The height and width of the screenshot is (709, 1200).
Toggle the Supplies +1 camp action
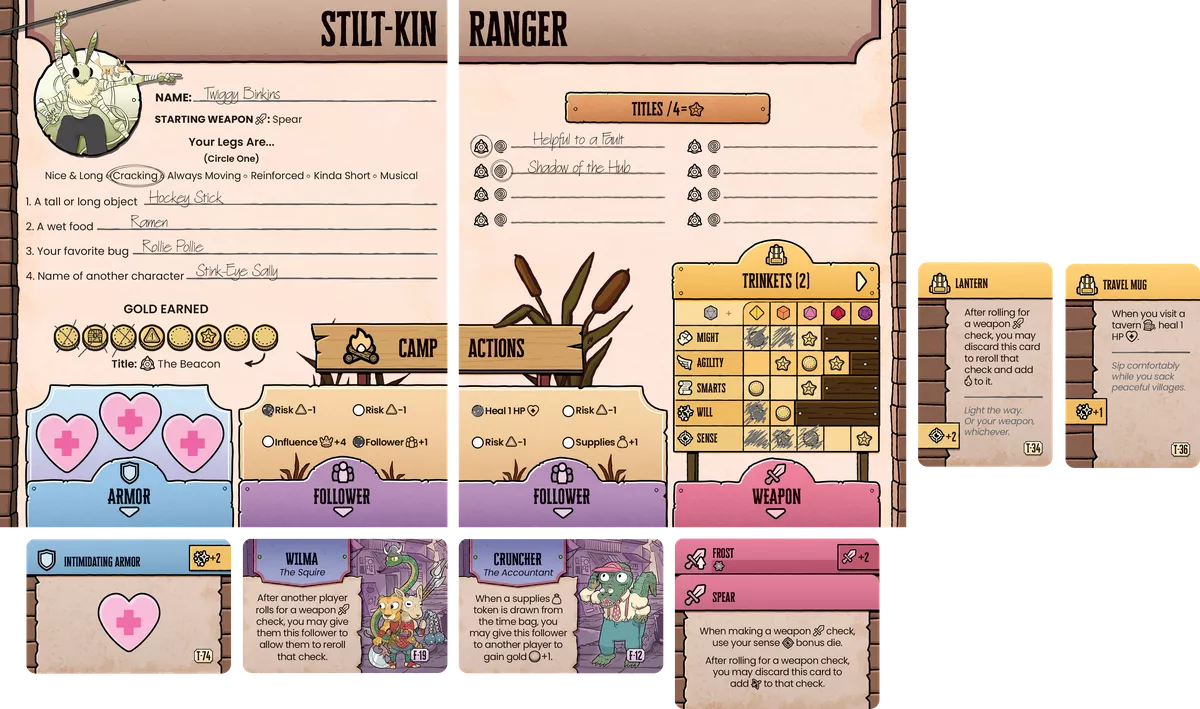pyautogui.click(x=568, y=442)
